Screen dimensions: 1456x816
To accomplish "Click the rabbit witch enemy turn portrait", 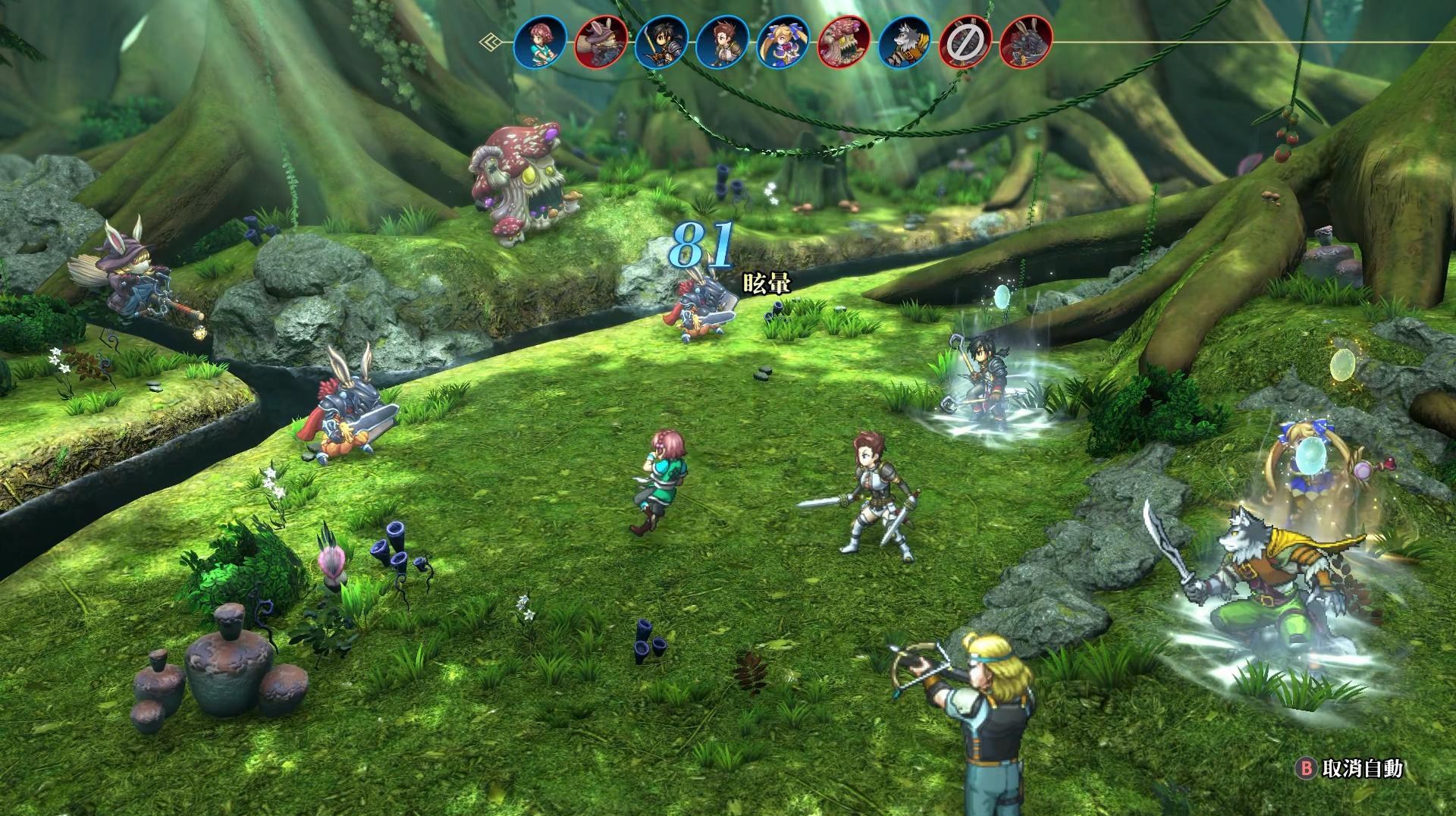I will [601, 42].
